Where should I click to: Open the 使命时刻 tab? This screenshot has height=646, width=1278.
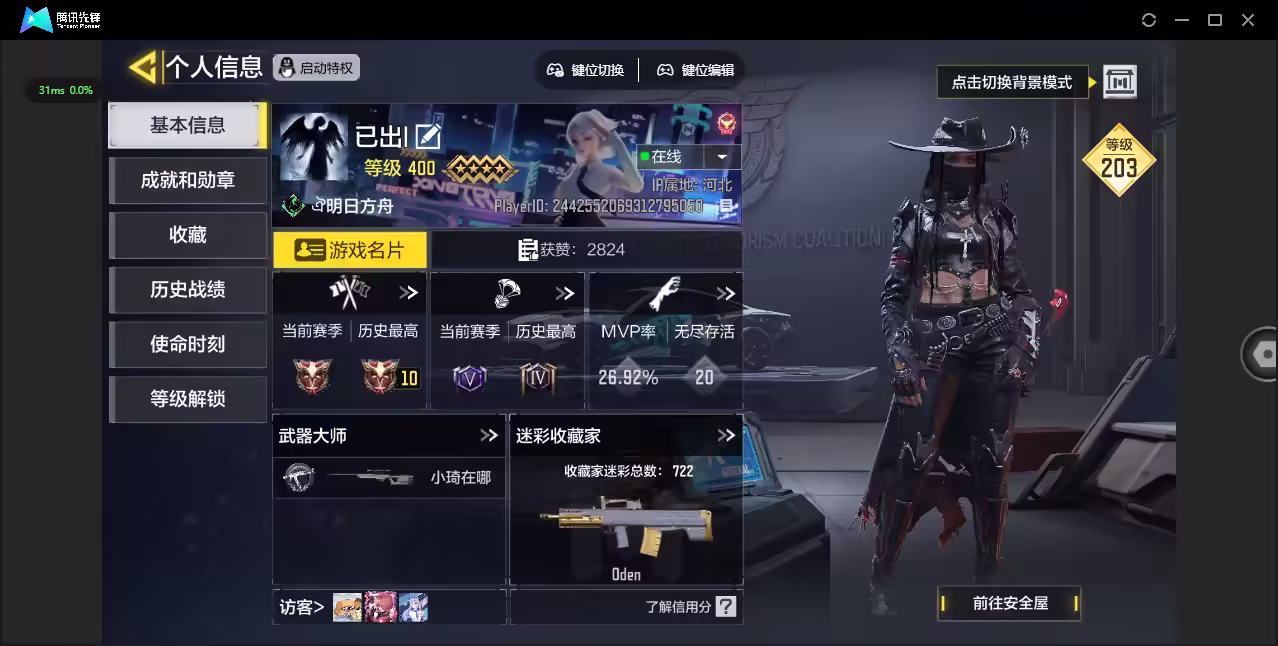(187, 344)
